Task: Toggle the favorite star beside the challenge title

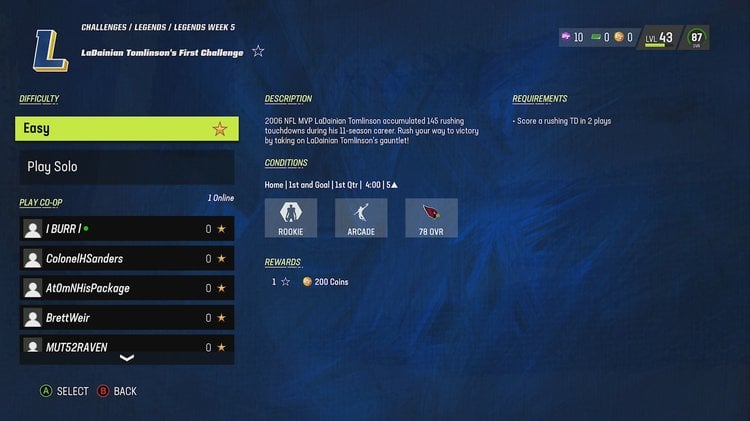Action: (258, 52)
